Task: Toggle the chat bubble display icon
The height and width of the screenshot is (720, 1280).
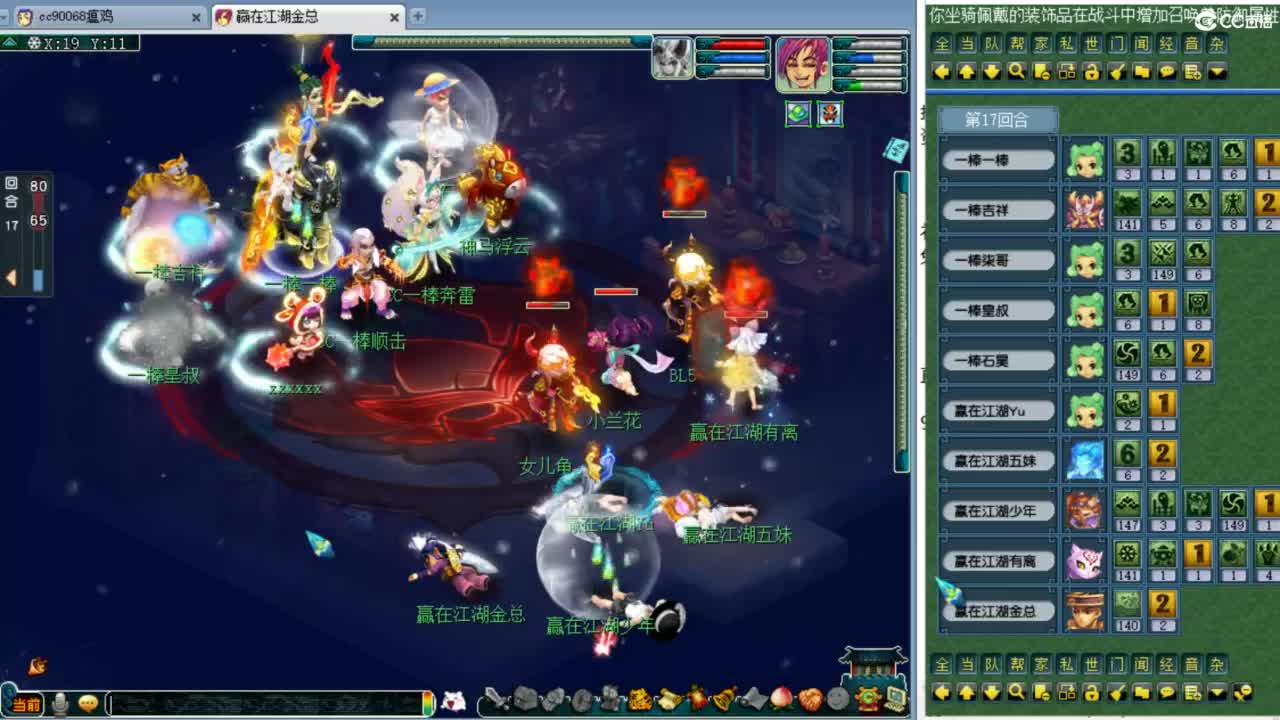Action: coord(1166,72)
